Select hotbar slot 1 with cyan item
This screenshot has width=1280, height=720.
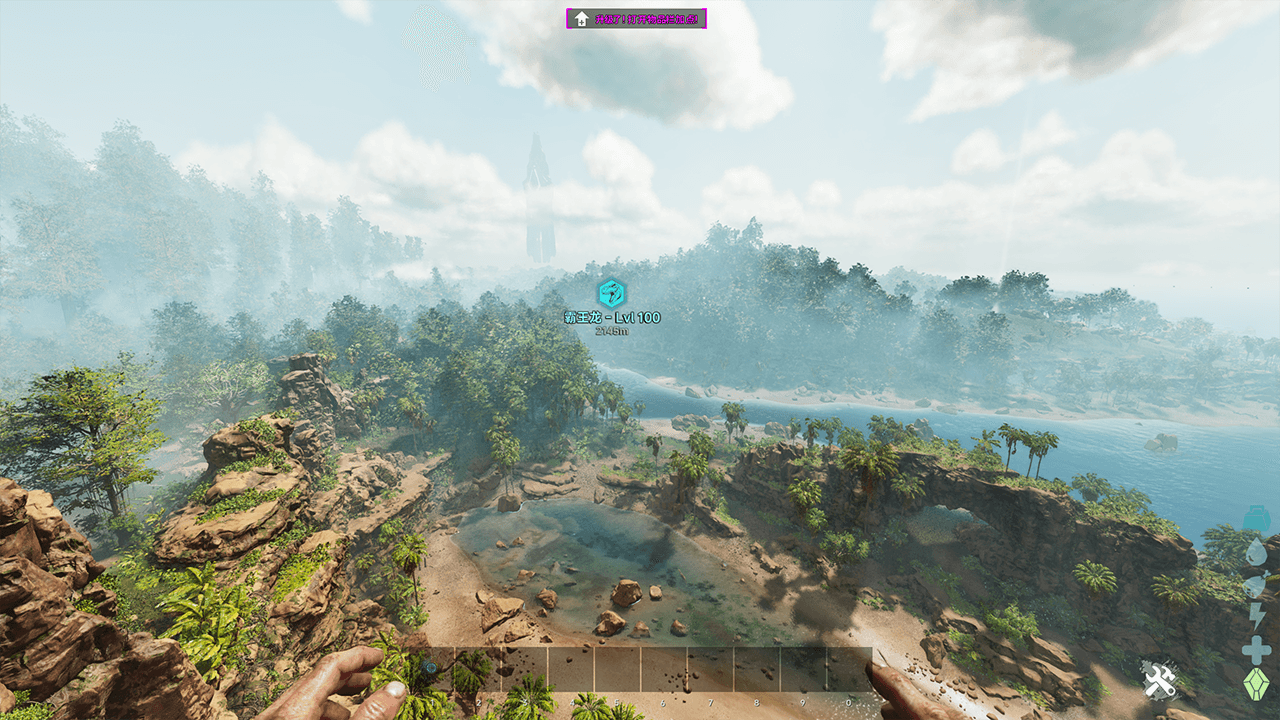430,669
